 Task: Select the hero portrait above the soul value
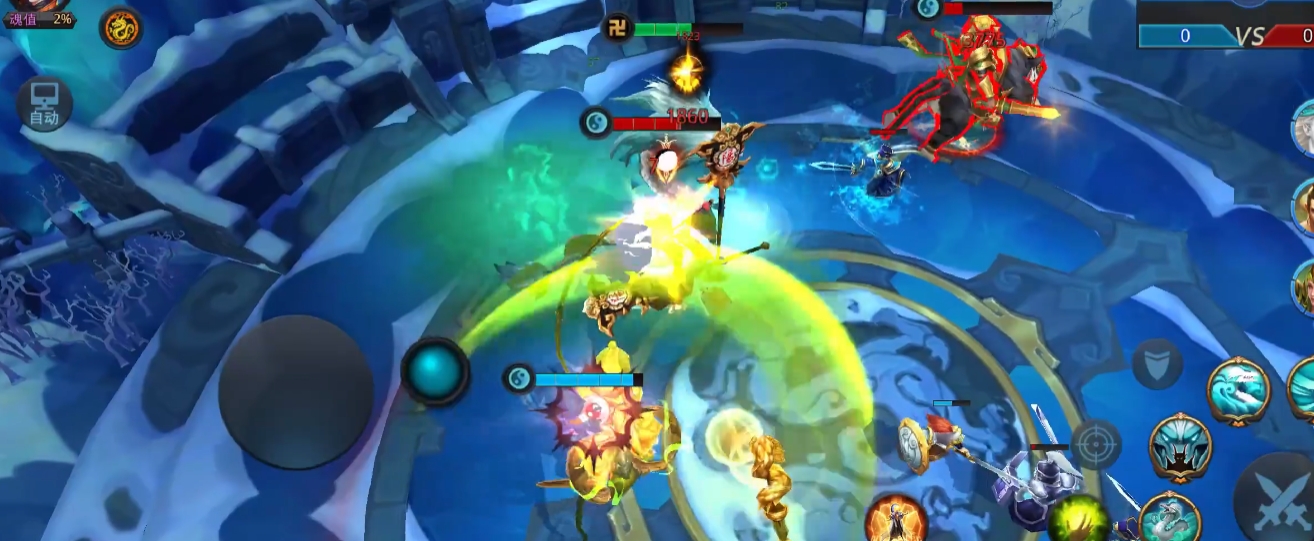pyautogui.click(x=41, y=4)
